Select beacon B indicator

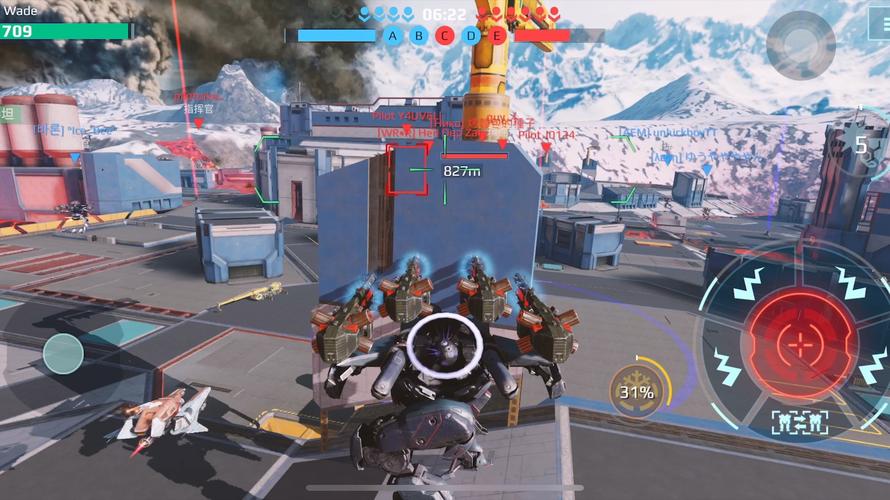[x=419, y=36]
